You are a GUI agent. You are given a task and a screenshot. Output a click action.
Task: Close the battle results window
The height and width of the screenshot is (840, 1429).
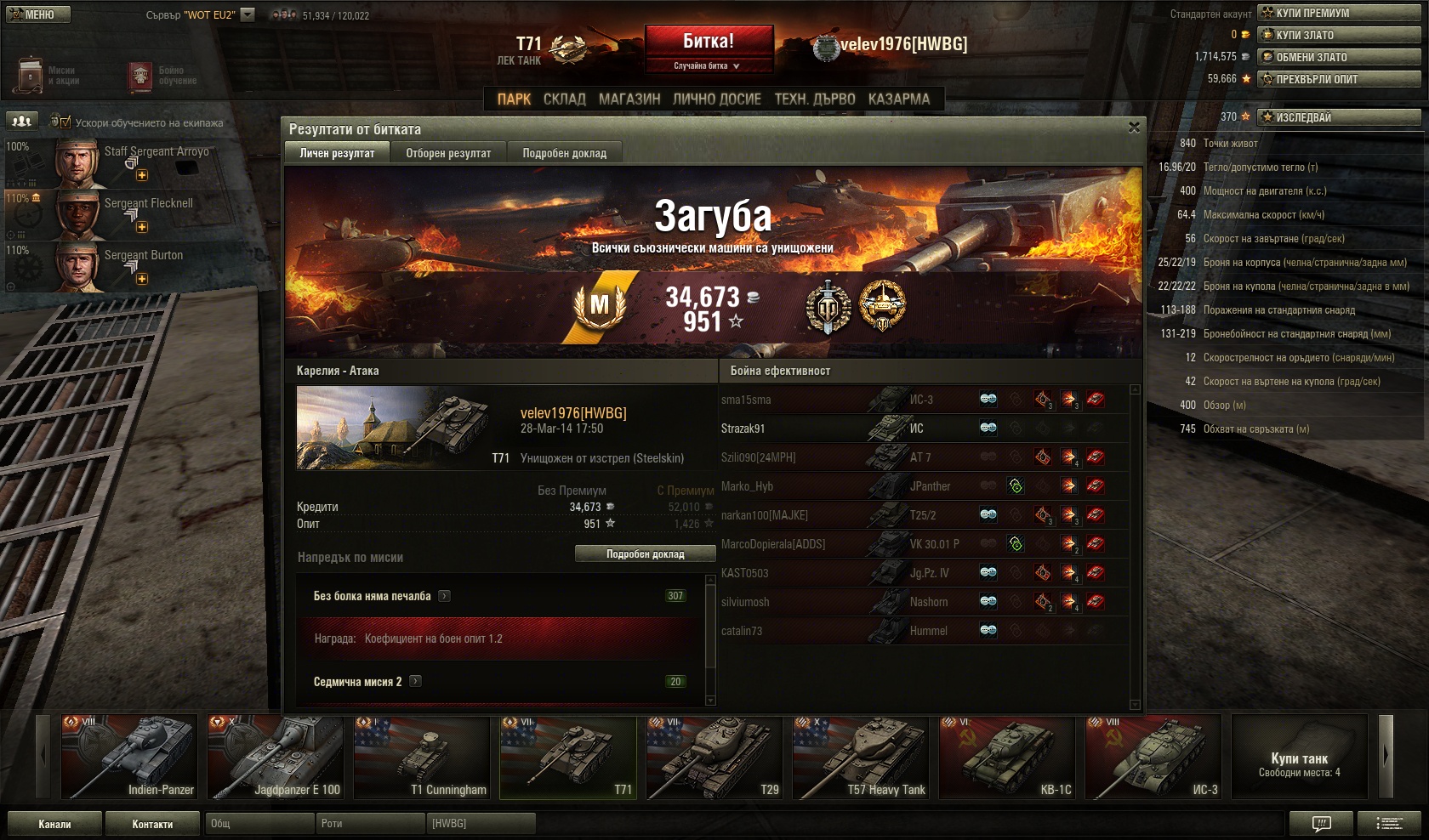coord(1133,128)
